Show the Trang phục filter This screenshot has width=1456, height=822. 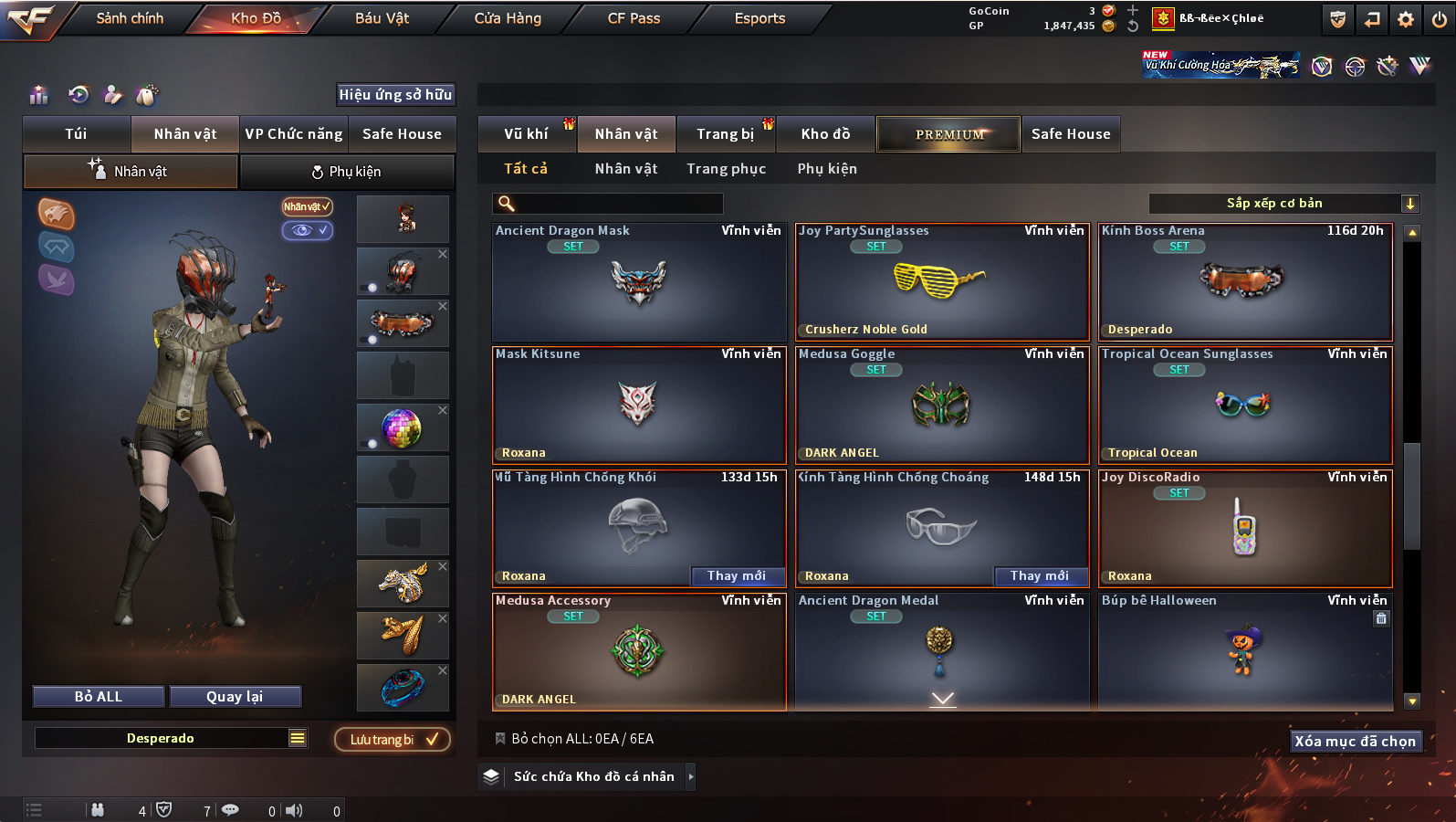point(726,169)
